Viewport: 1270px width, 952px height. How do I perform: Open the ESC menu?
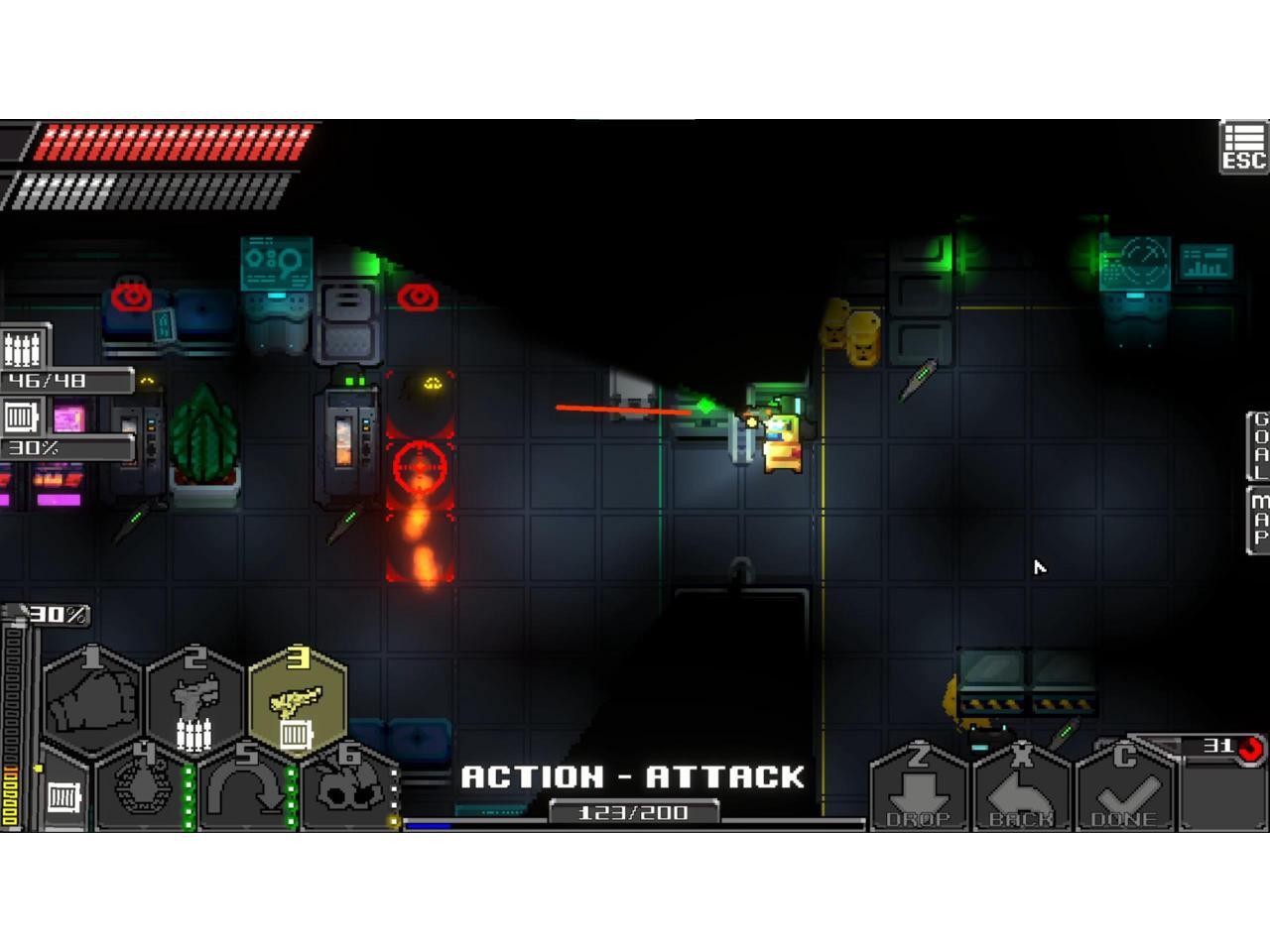point(1243,147)
